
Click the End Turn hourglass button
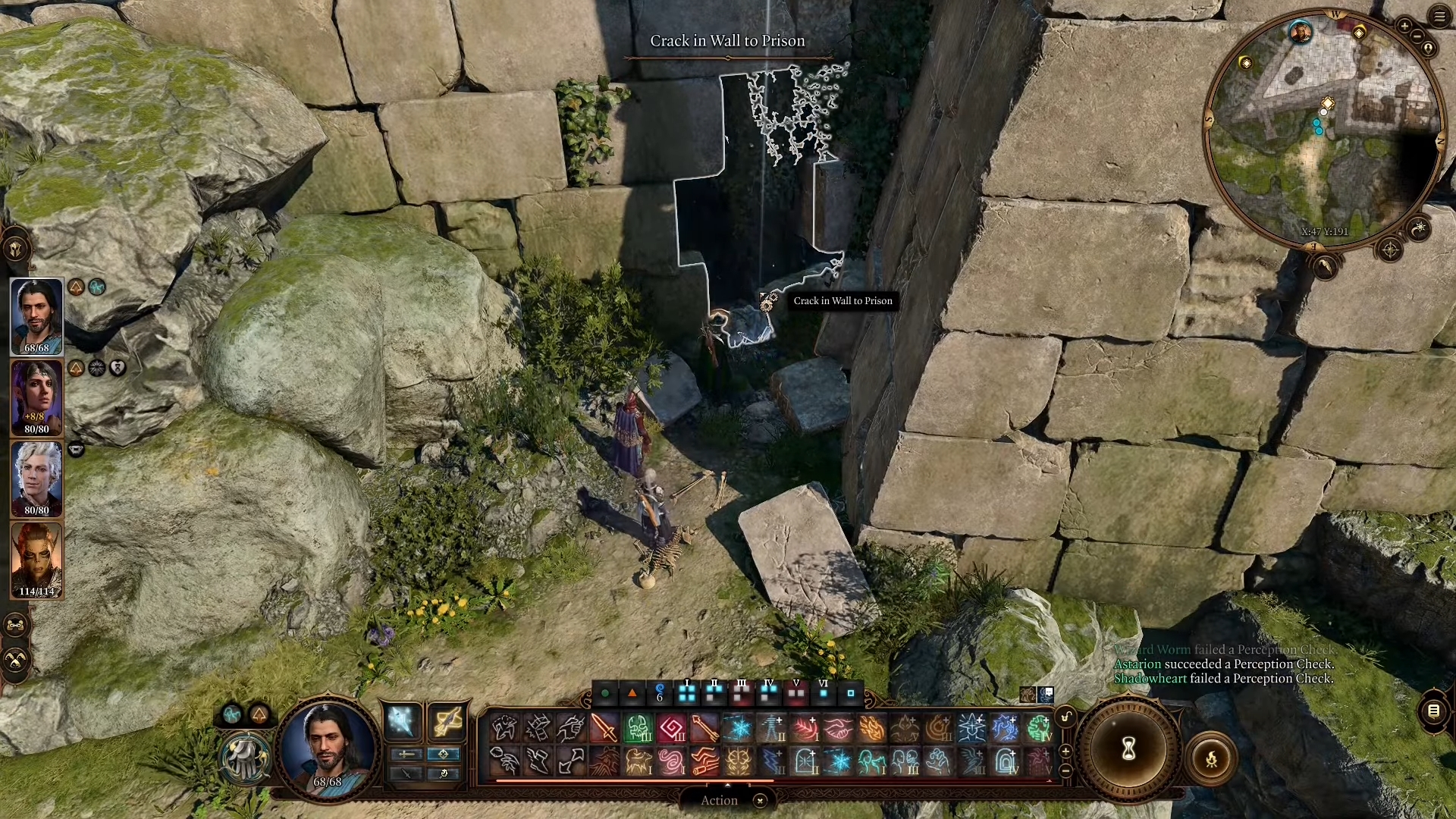[1128, 750]
